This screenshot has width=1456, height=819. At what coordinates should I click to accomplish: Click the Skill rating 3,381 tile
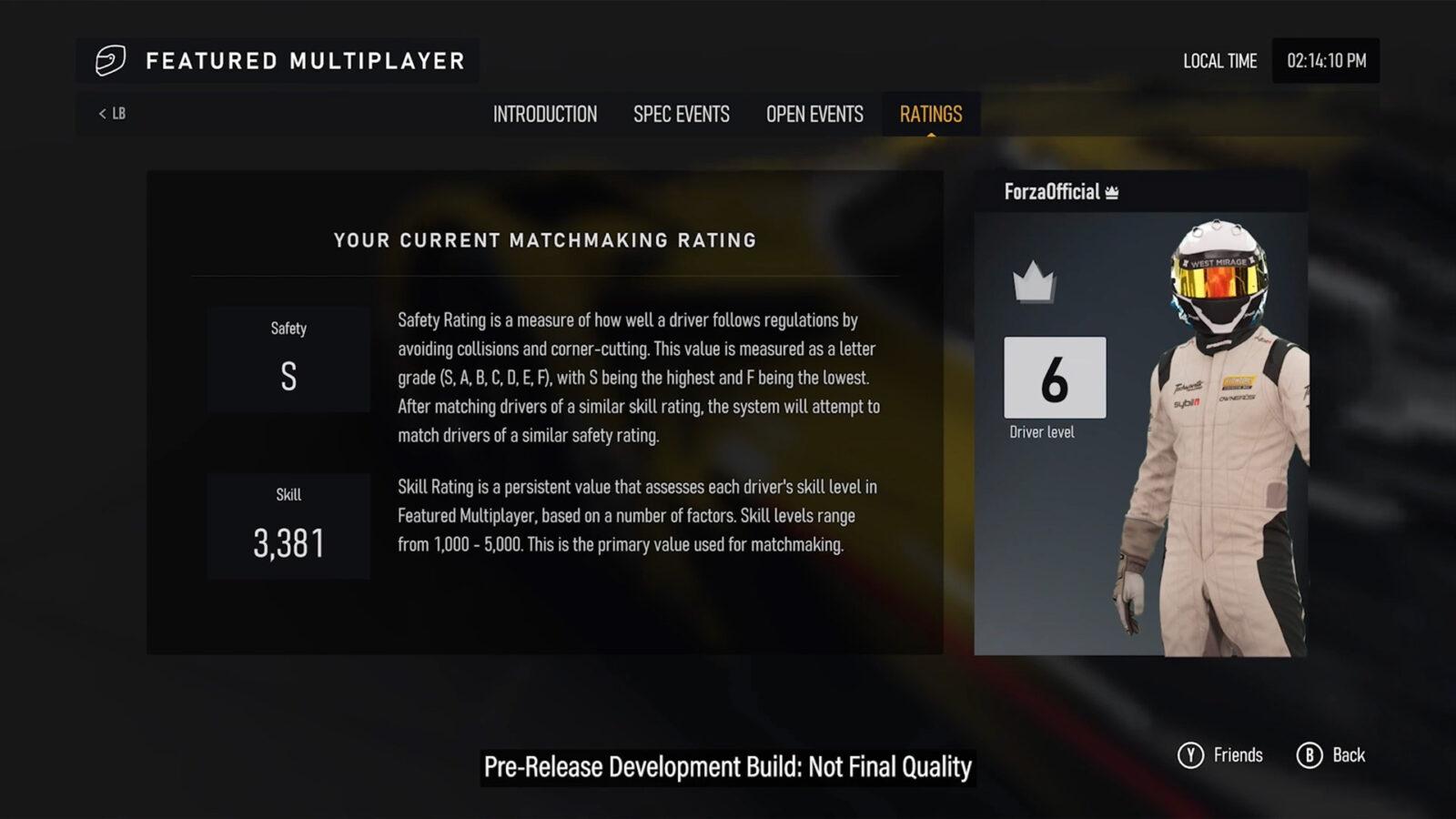pyautogui.click(x=288, y=525)
